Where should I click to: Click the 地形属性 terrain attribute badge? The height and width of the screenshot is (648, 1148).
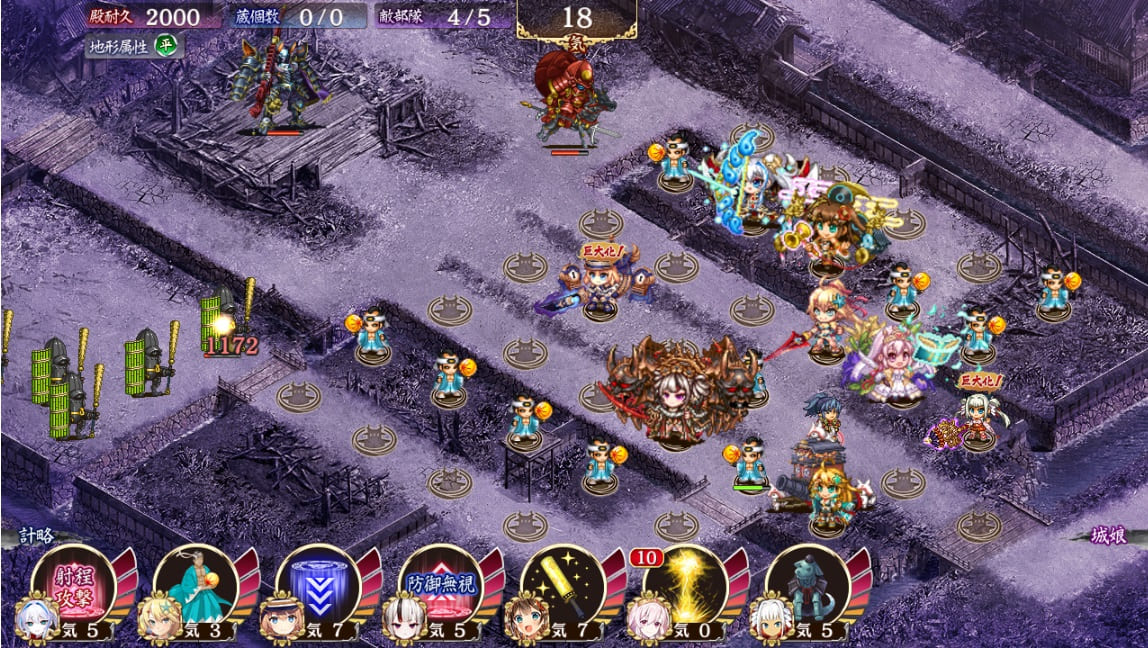(133, 46)
